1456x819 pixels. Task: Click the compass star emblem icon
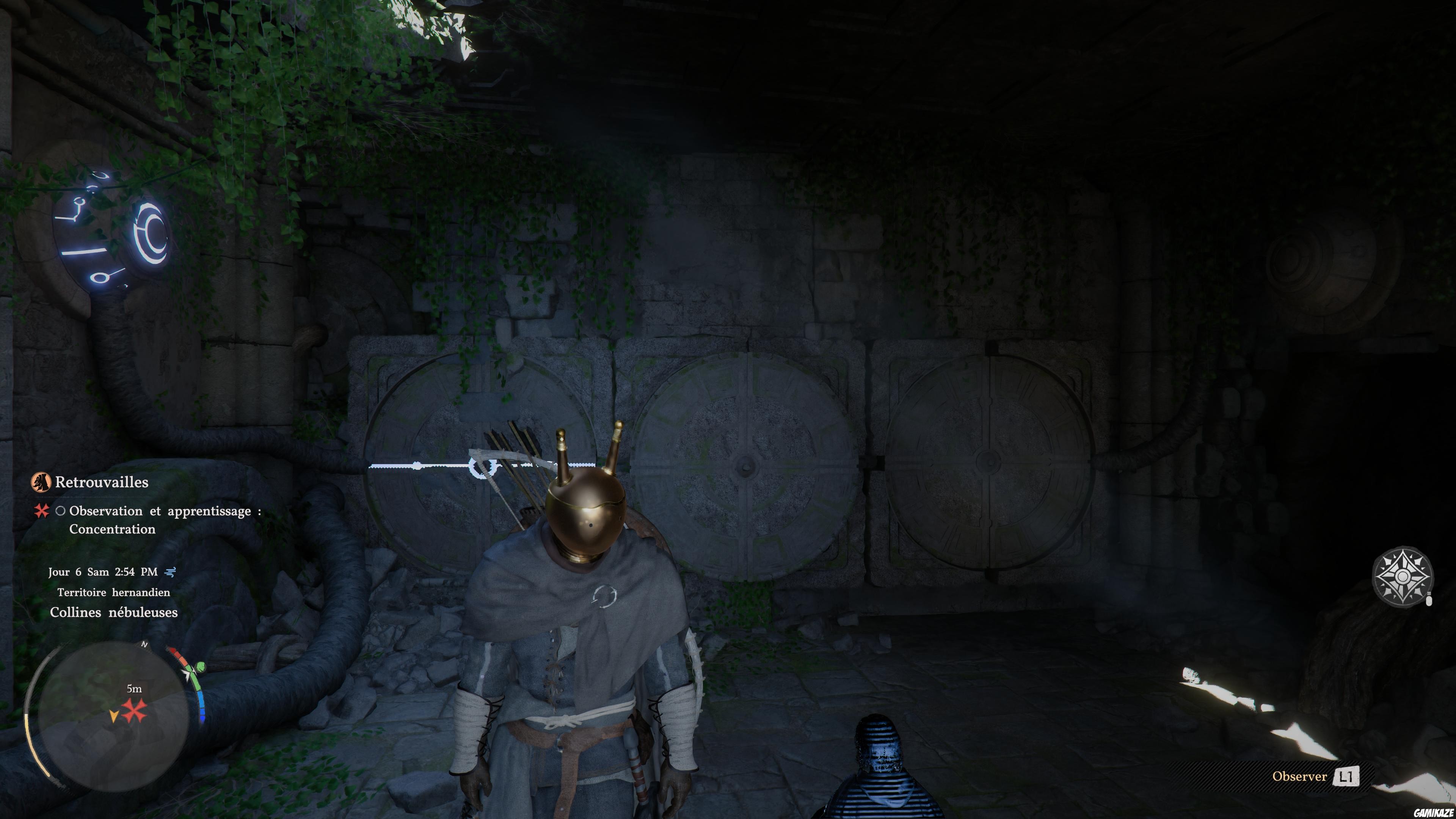tap(1402, 576)
